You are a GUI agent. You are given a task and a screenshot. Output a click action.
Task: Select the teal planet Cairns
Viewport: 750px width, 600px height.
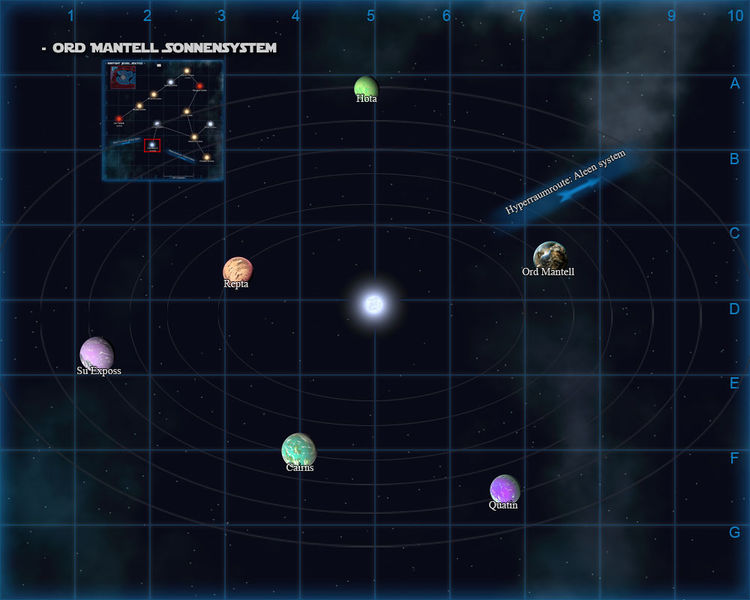[299, 449]
